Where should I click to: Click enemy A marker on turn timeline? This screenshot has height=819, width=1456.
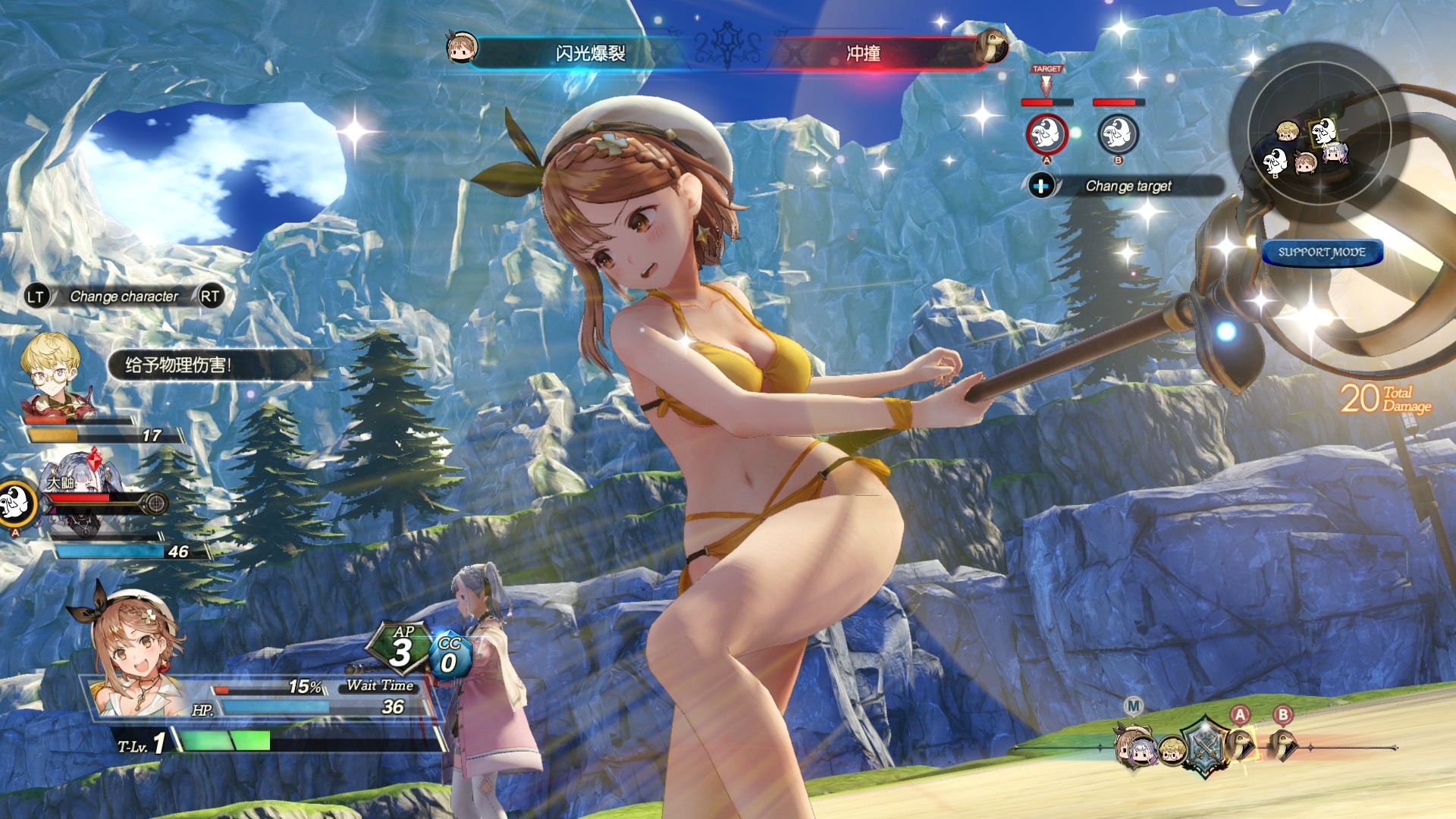(x=1241, y=742)
